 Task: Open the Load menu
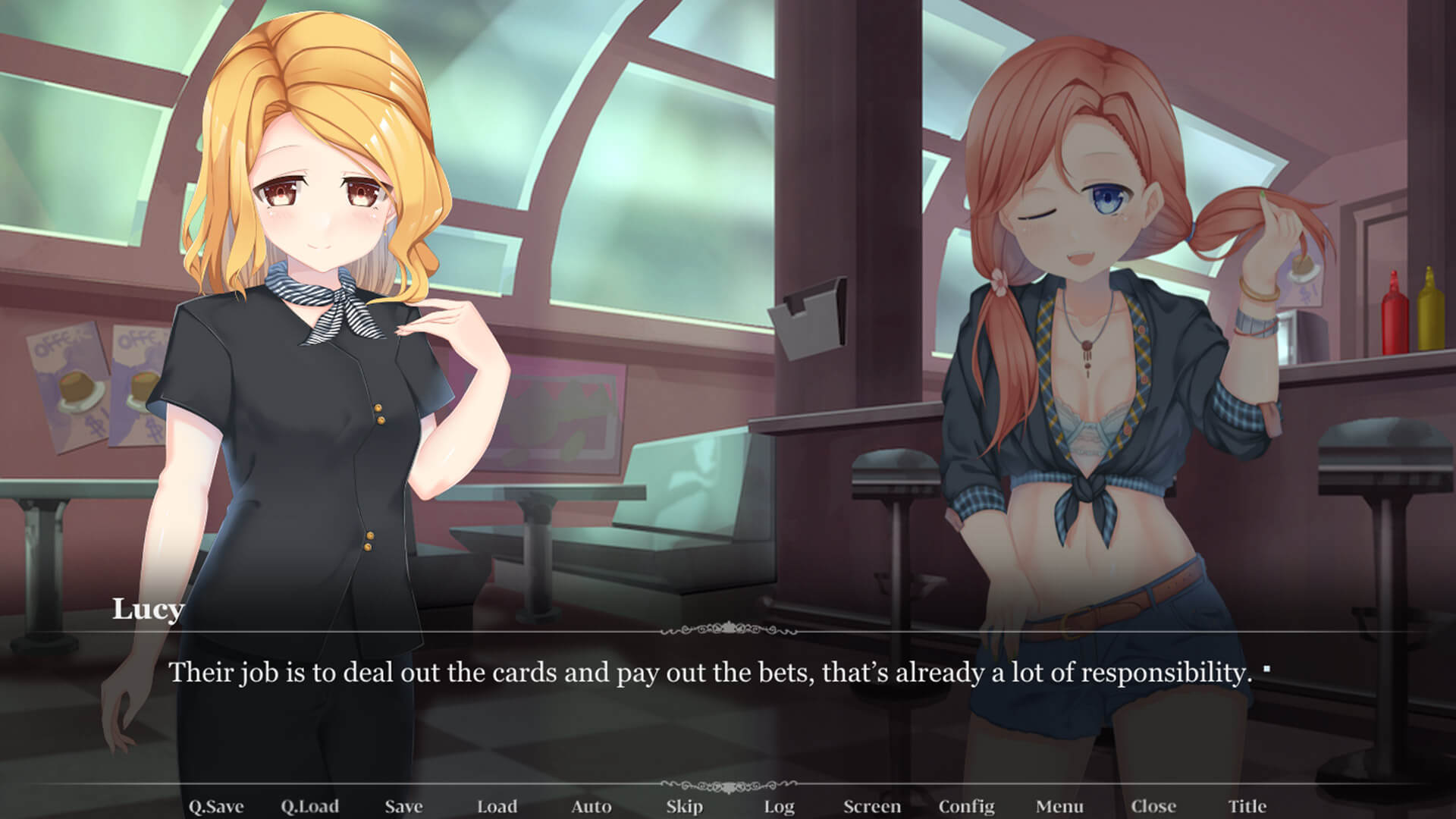[497, 806]
